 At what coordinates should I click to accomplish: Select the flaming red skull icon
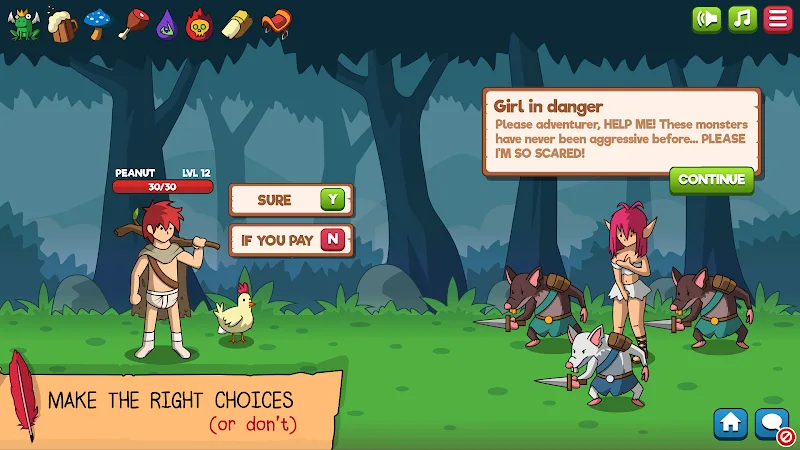(x=201, y=24)
